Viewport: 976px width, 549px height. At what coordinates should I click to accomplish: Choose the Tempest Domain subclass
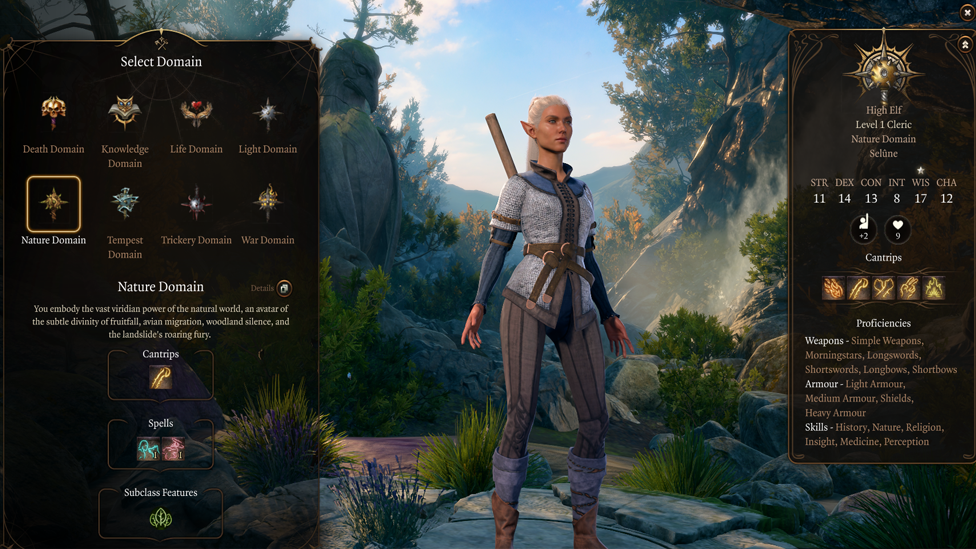(125, 204)
